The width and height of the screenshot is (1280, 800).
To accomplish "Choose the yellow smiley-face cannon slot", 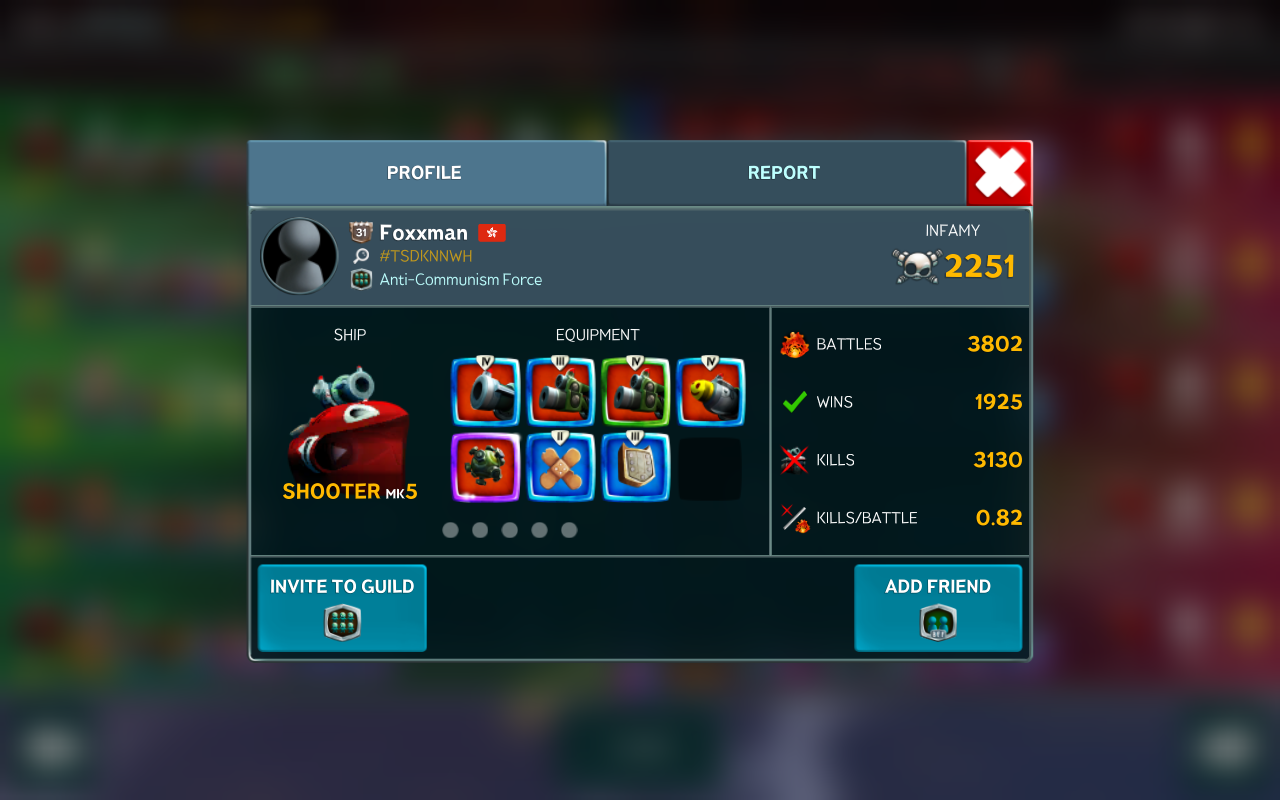I will [710, 392].
